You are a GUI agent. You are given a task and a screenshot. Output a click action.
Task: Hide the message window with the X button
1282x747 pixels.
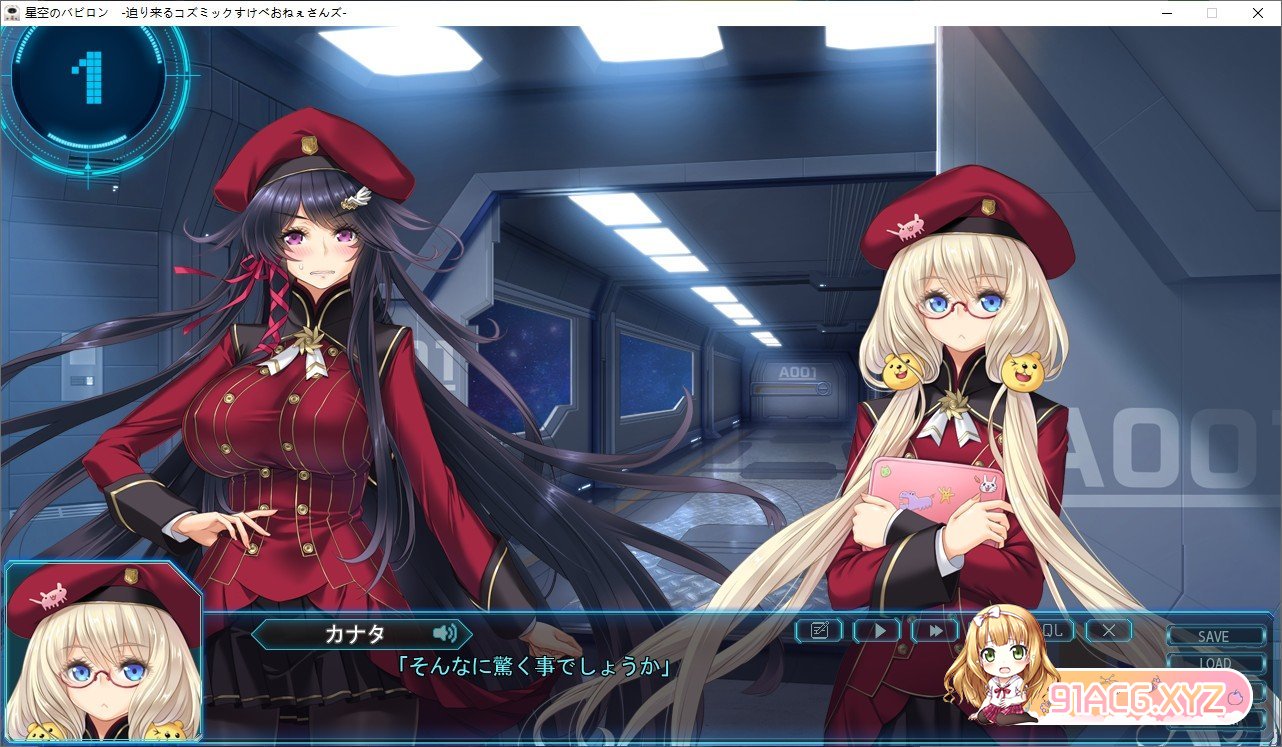pos(1108,631)
